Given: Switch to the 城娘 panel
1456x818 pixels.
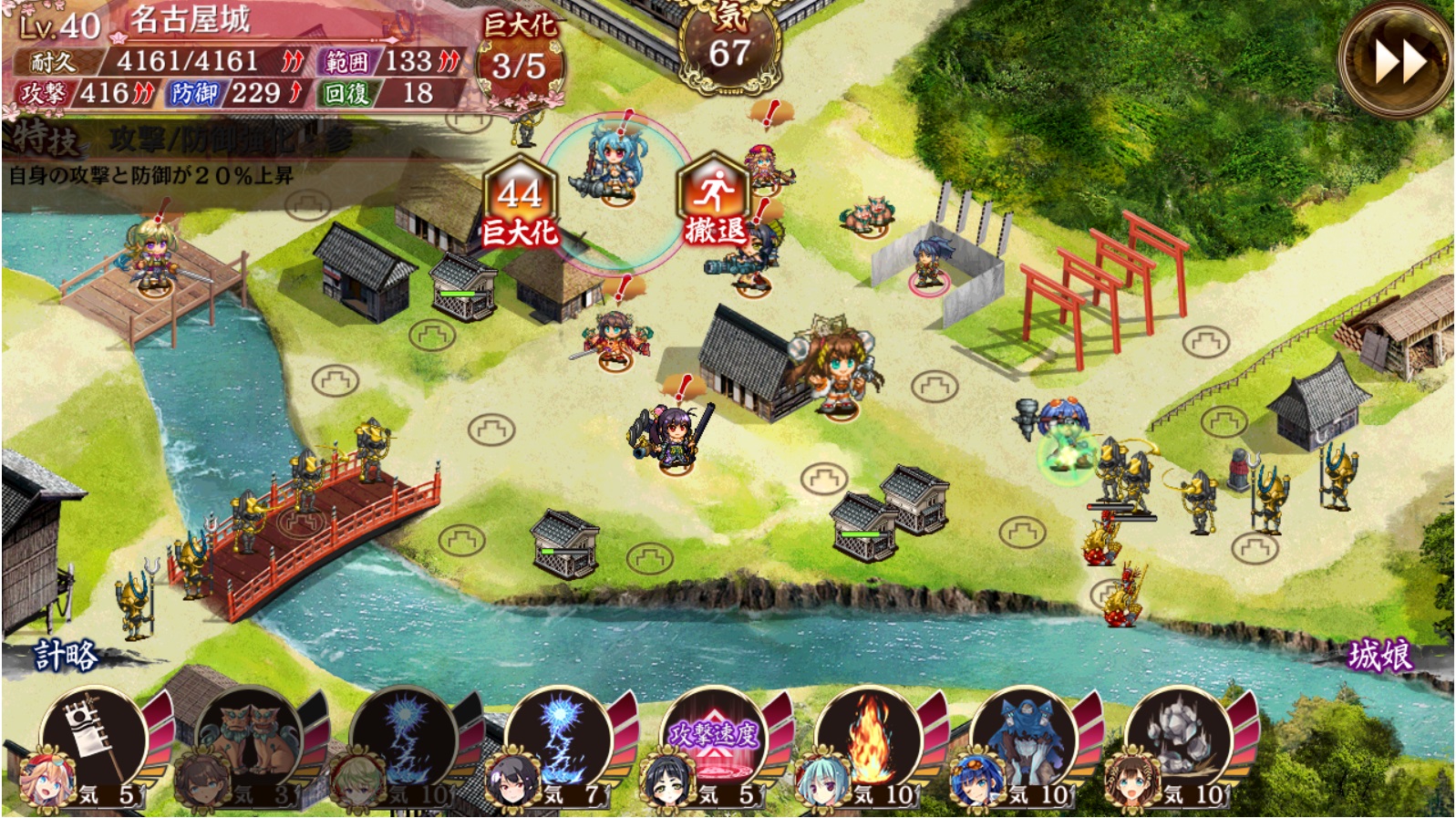Looking at the screenshot, I should 1379,656.
